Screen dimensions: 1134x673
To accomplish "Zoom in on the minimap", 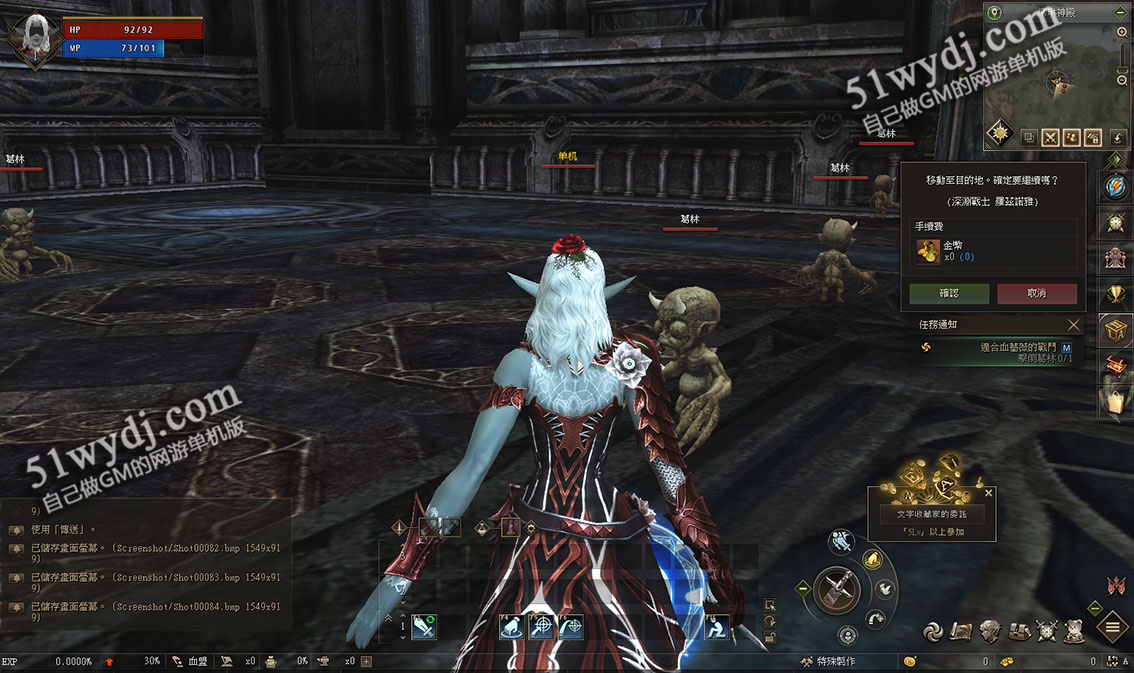I will click(1122, 33).
